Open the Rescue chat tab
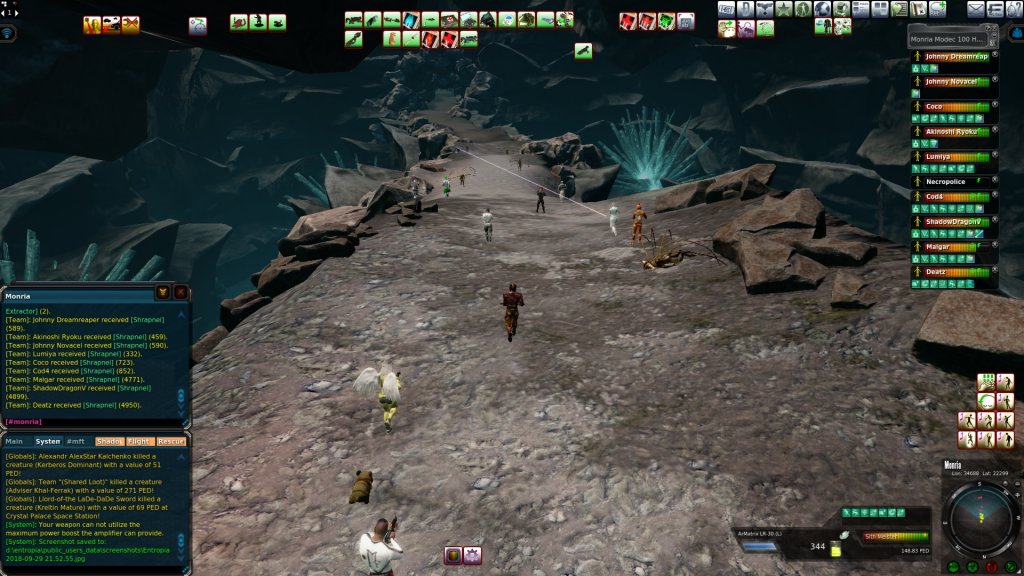This screenshot has width=1024, height=576. pyautogui.click(x=171, y=441)
